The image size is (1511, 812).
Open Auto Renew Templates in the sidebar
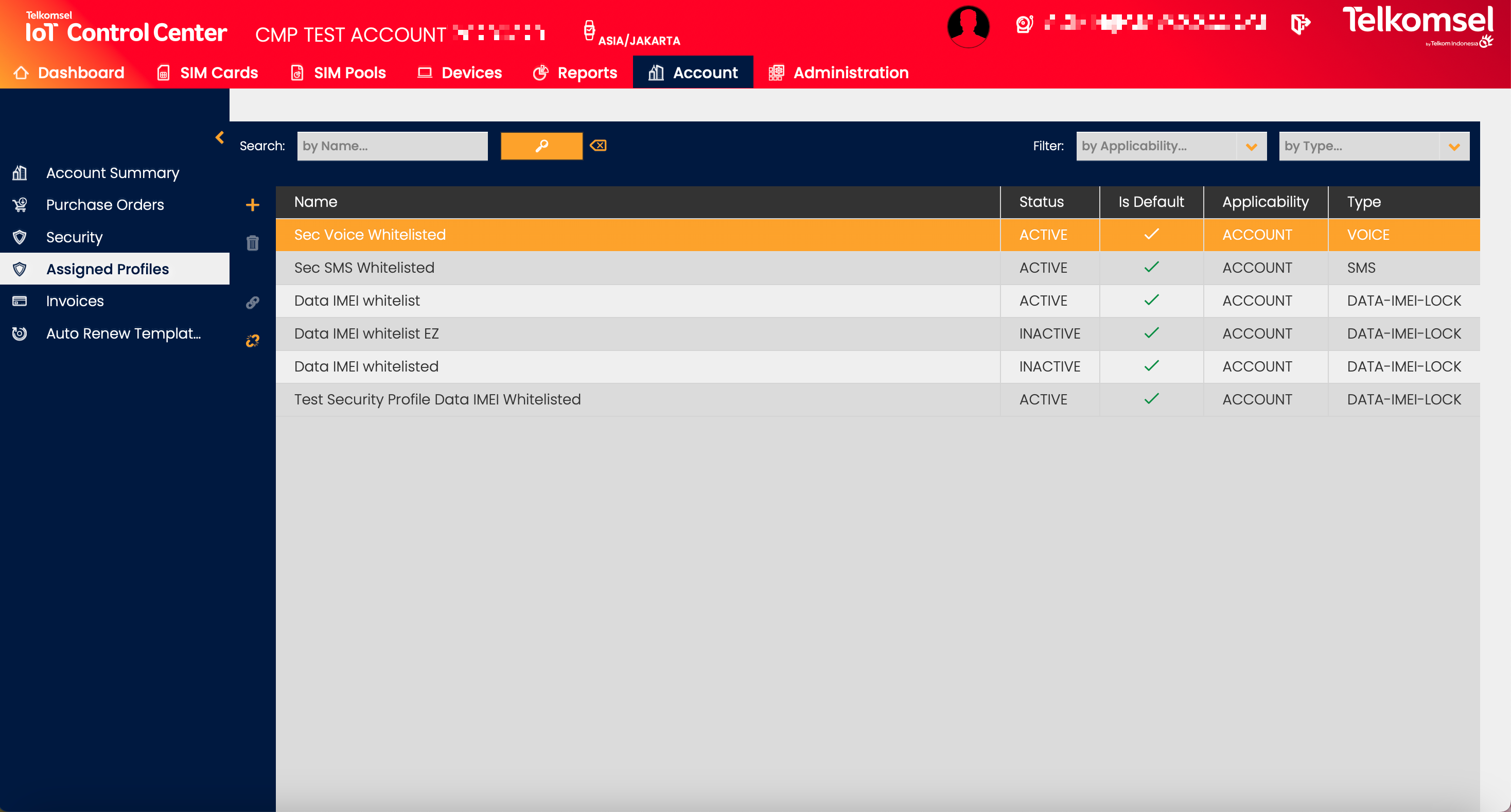[x=123, y=333]
